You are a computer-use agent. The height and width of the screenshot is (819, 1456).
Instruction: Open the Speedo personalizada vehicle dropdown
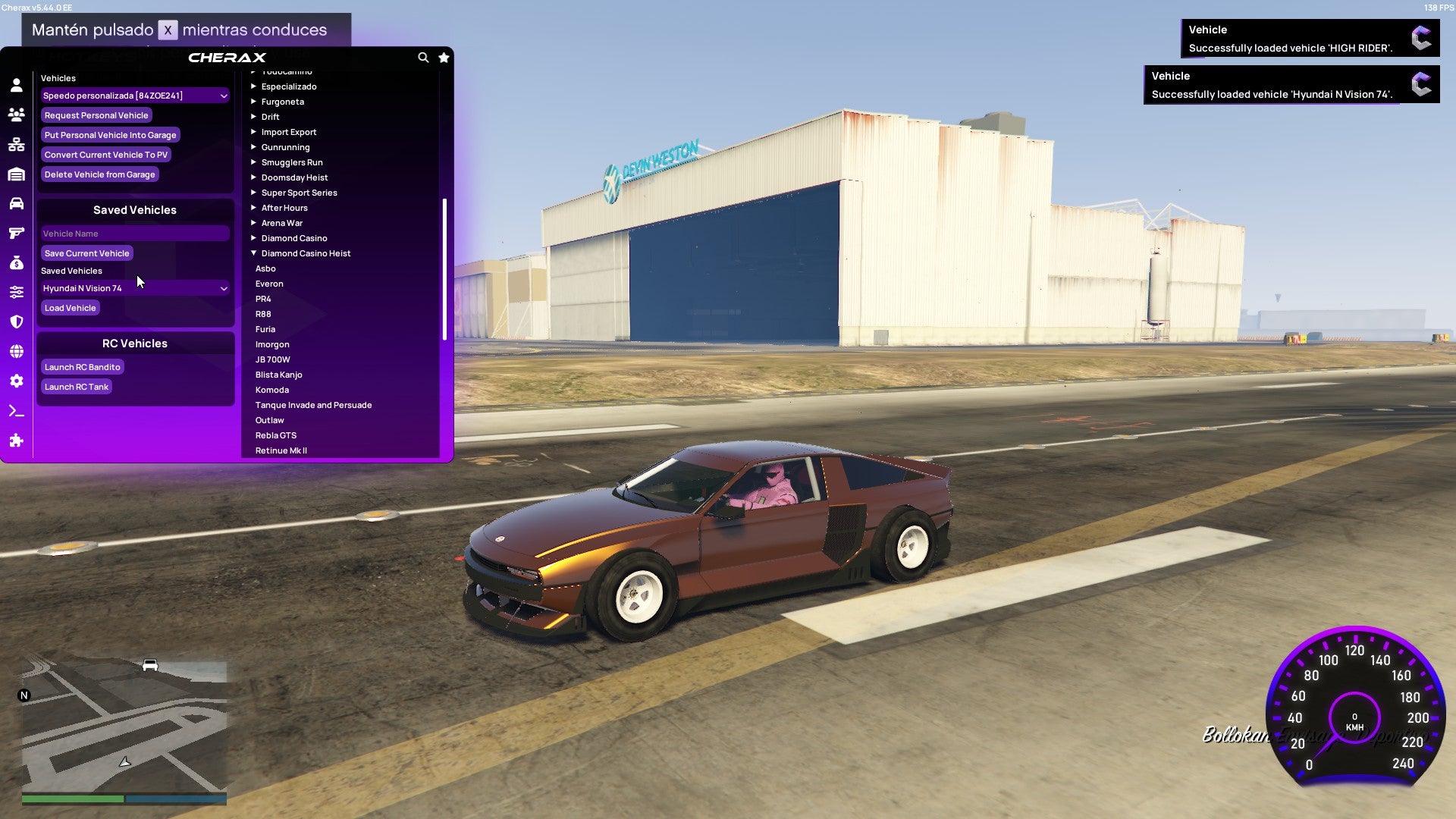(x=135, y=95)
